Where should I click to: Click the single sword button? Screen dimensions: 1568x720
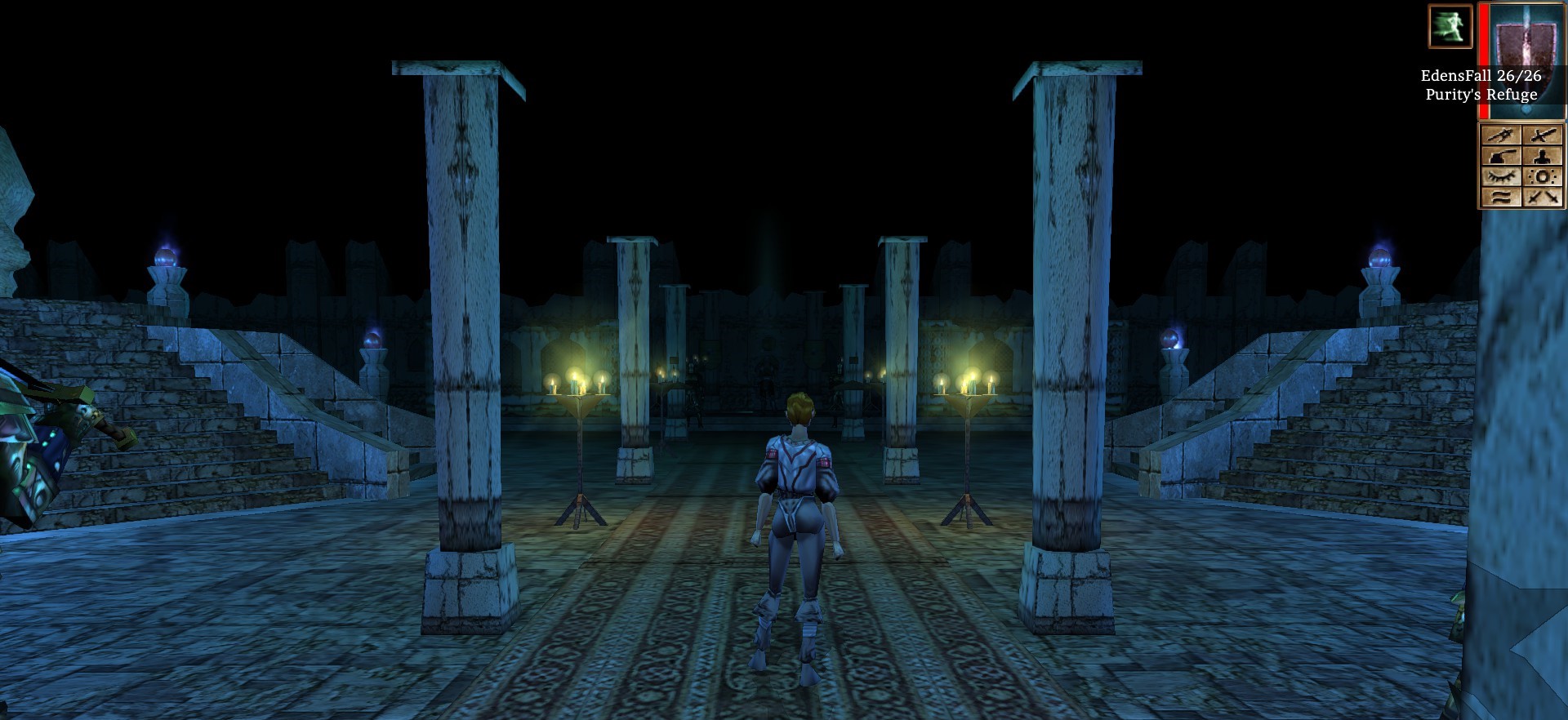[1543, 136]
